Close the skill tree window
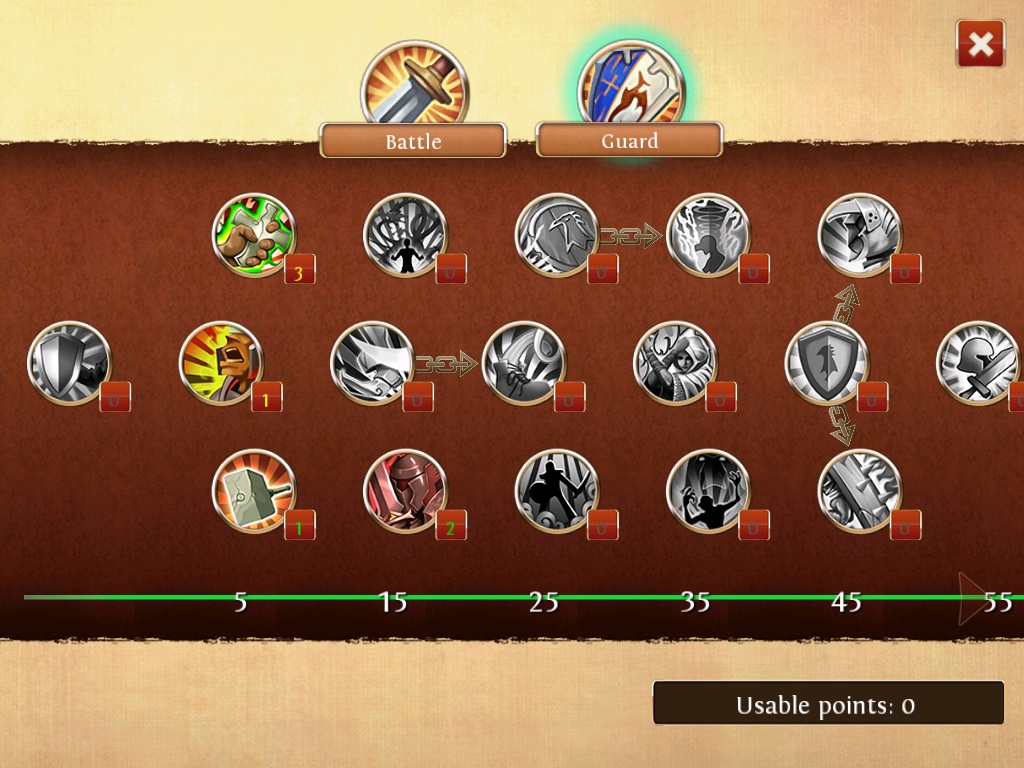This screenshot has width=1024, height=768. point(980,44)
